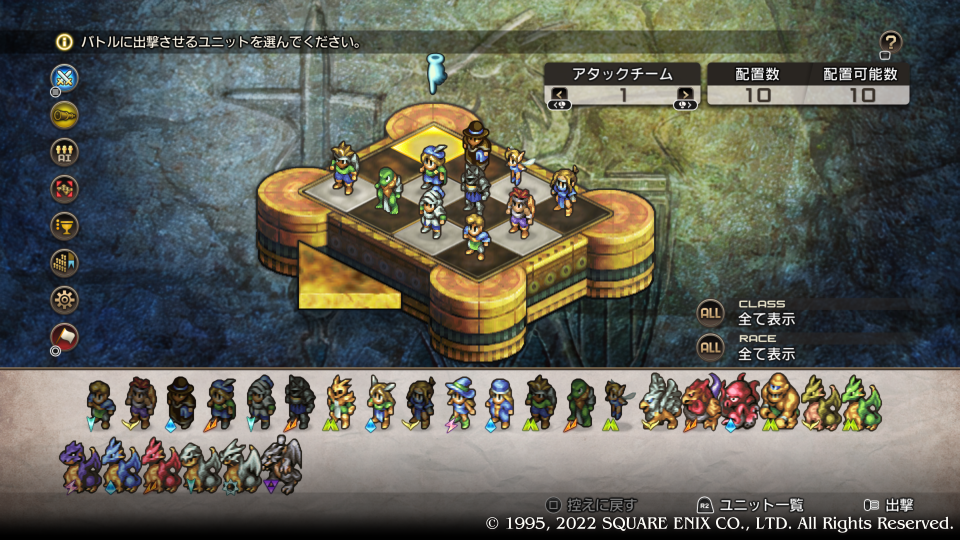The height and width of the screenshot is (540, 960).
Task: Click the red formation target icon
Action: 65,188
